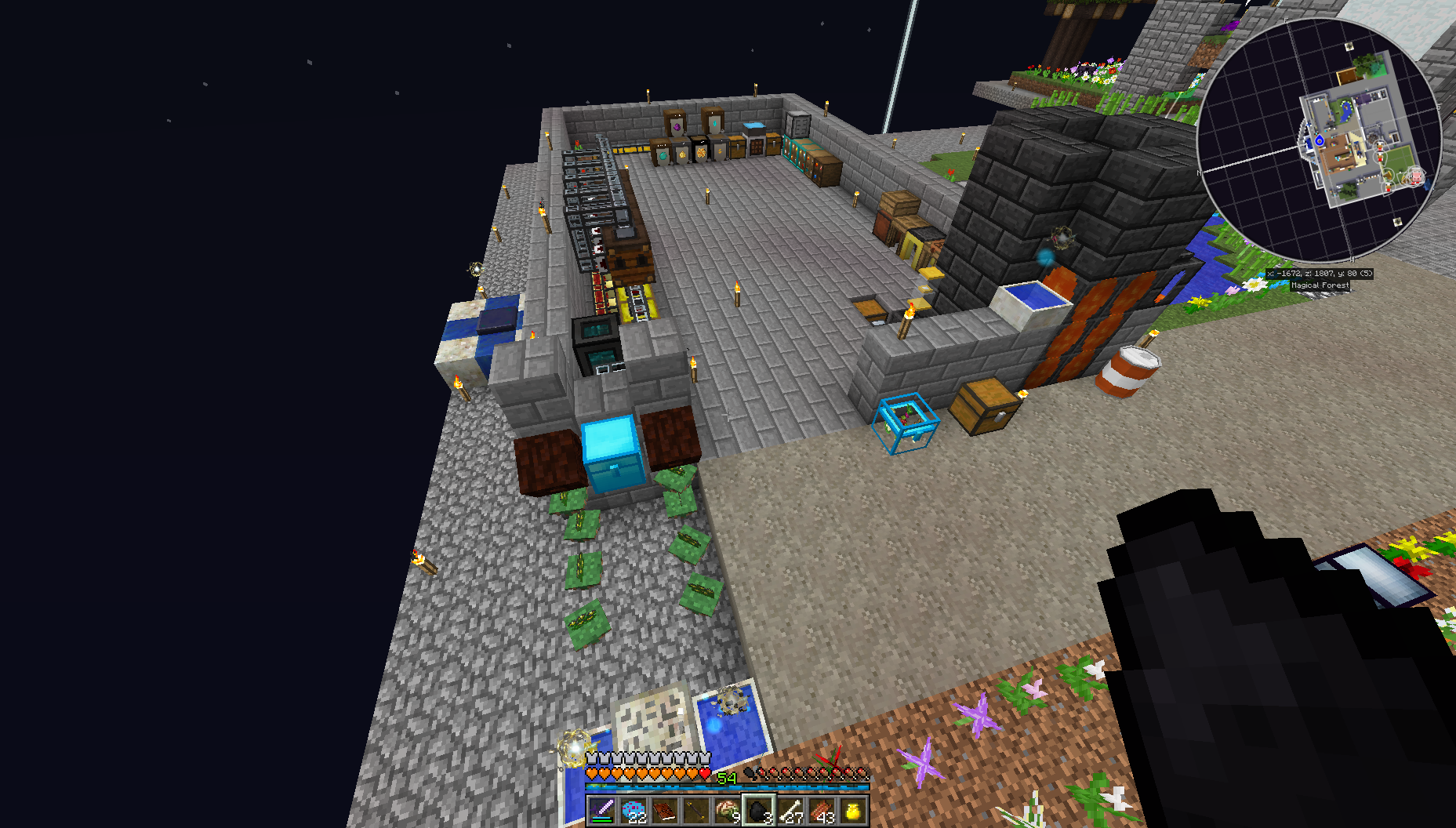Select the brown book hotbar slot

pos(665,810)
